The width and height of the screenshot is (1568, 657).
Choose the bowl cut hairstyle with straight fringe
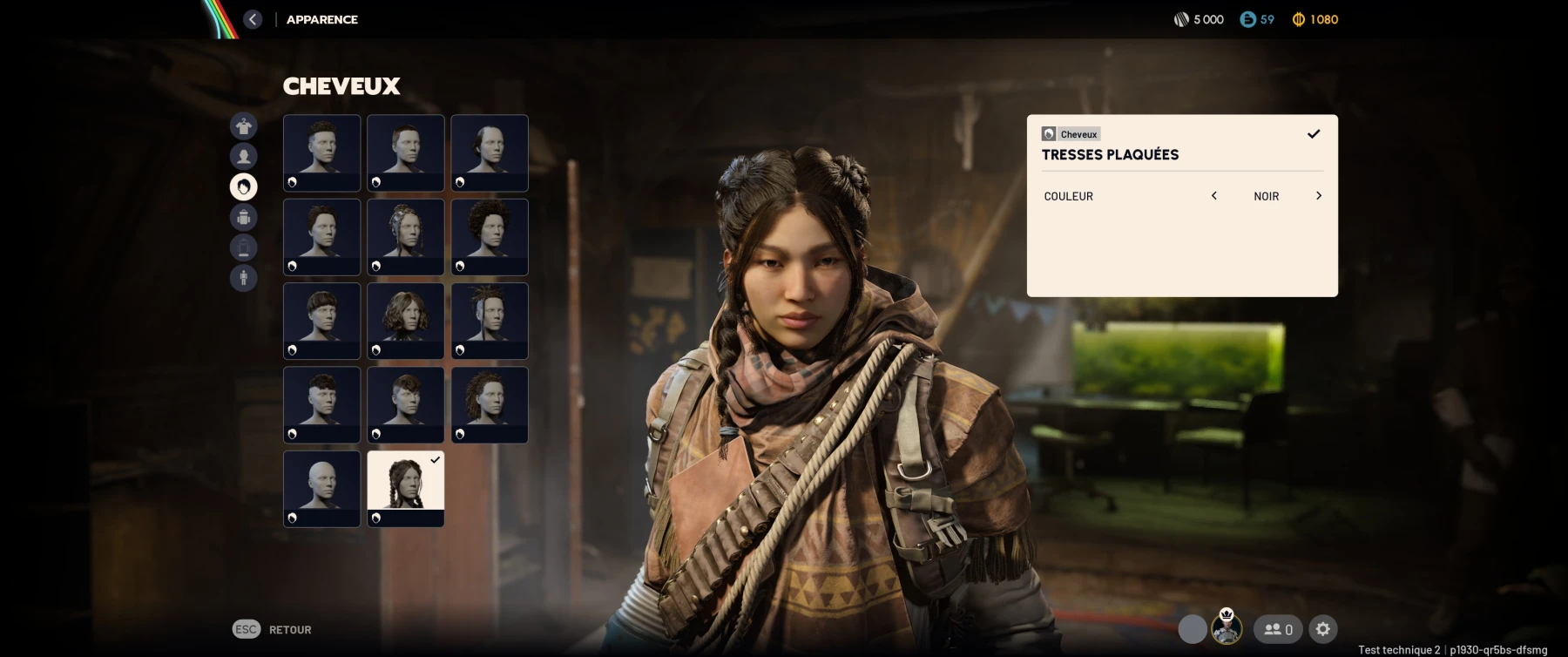coord(321,320)
